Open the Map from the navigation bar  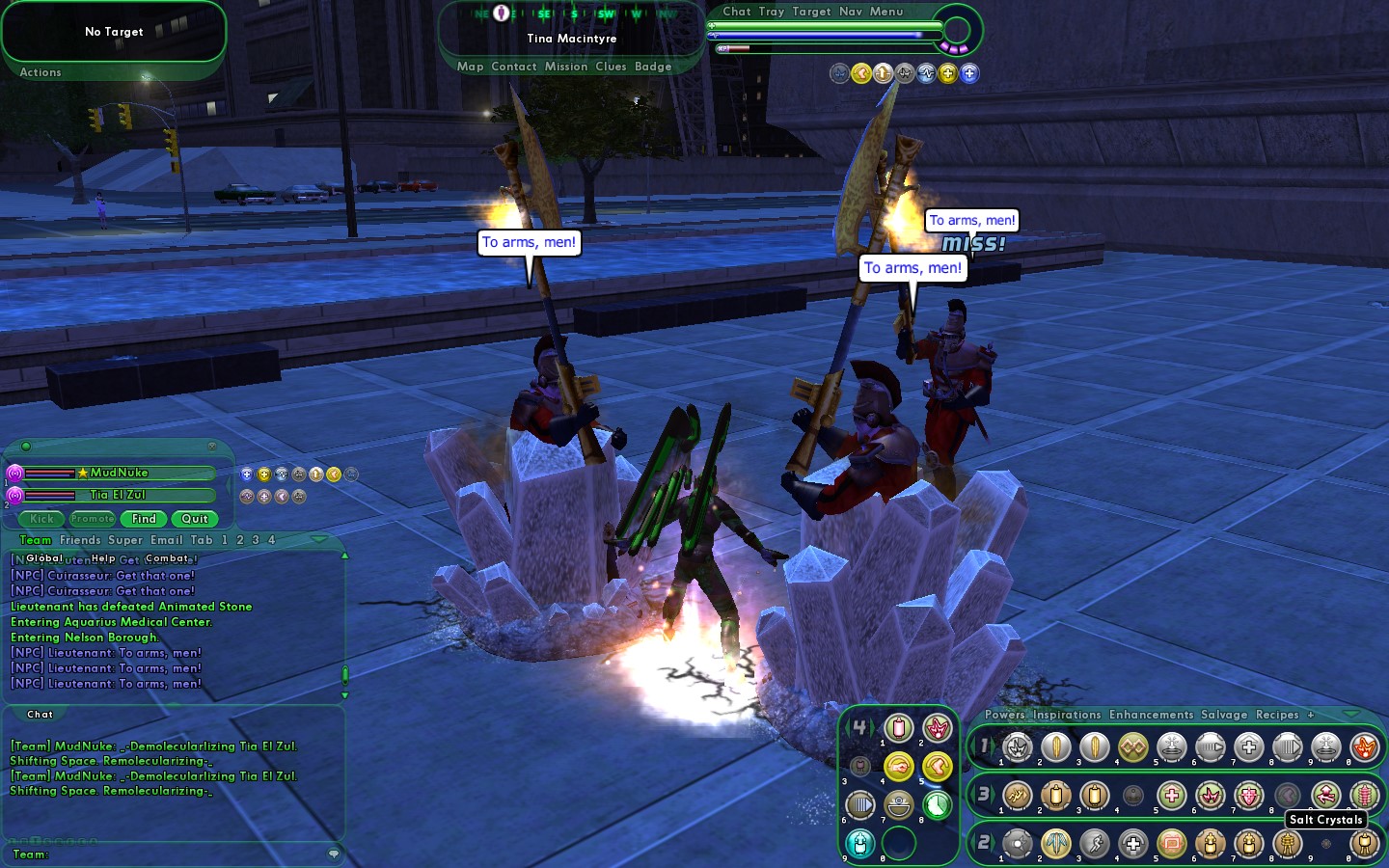pyautogui.click(x=470, y=67)
